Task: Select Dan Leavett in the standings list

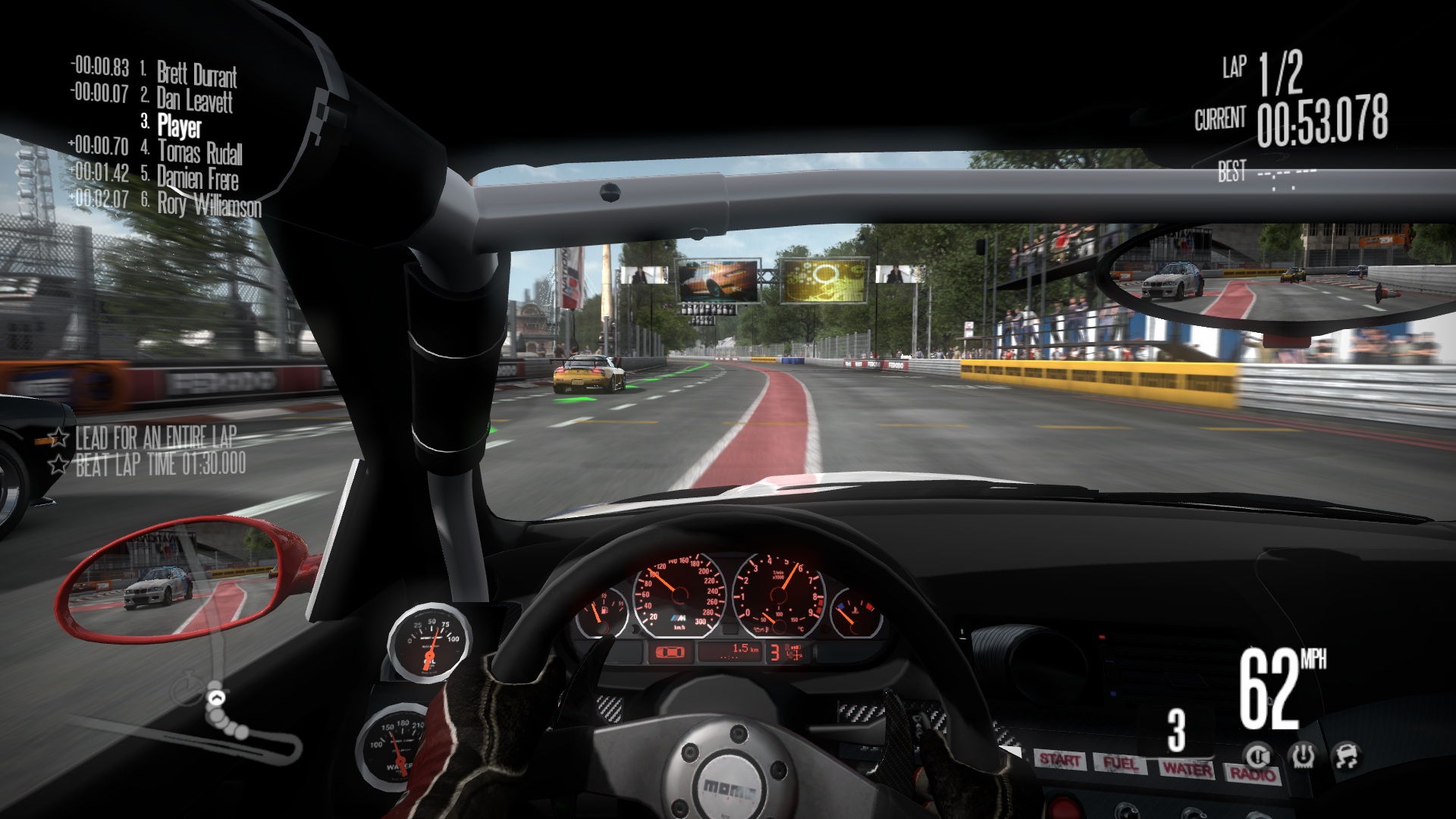Action: point(194,99)
